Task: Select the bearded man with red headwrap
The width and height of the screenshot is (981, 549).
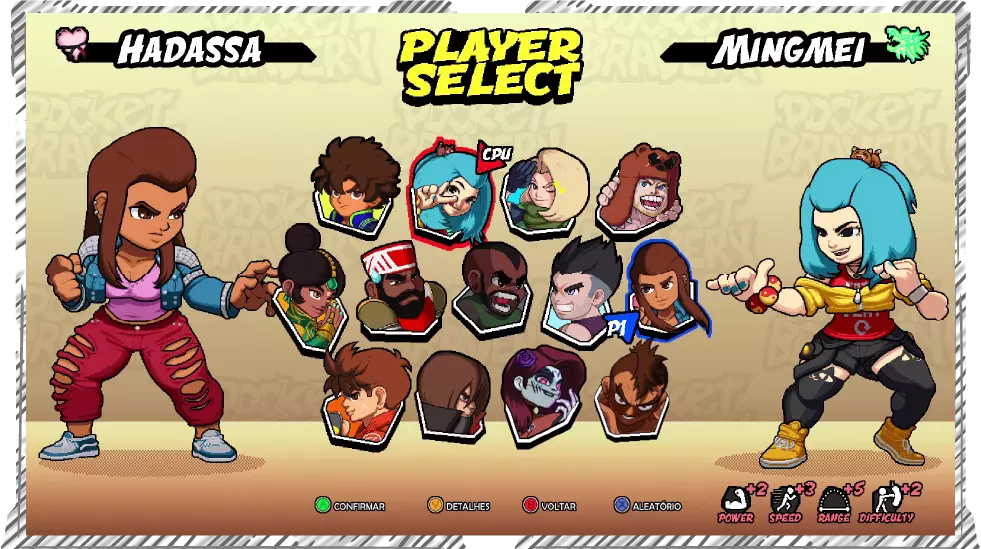Action: point(401,287)
